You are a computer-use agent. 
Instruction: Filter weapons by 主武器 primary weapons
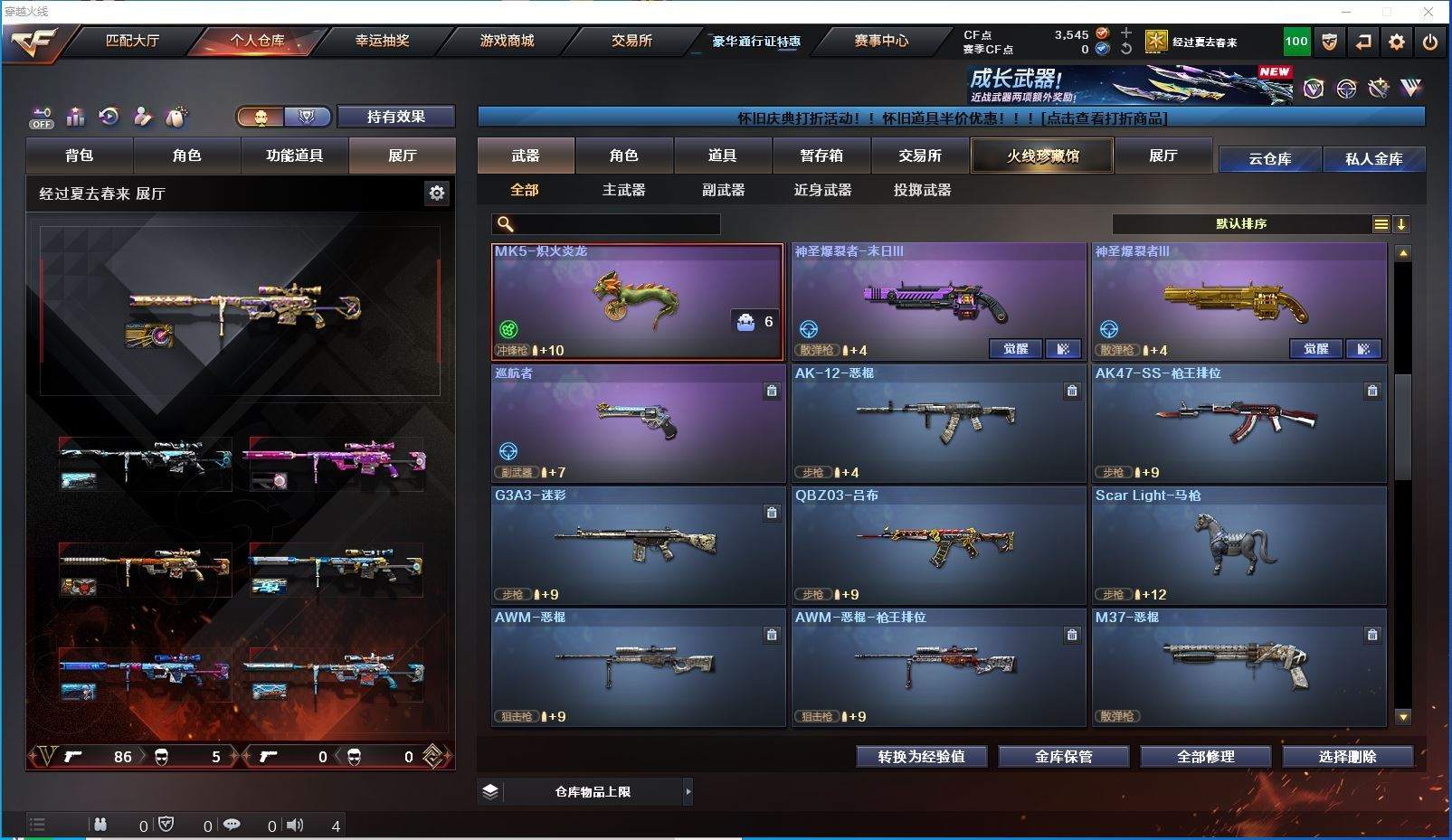click(623, 190)
